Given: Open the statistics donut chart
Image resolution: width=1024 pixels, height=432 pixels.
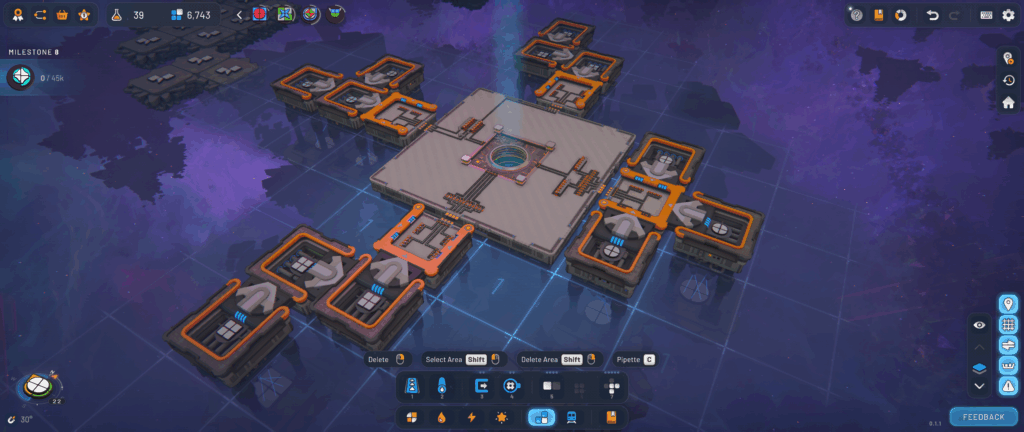Looking at the screenshot, I should pos(900,15).
